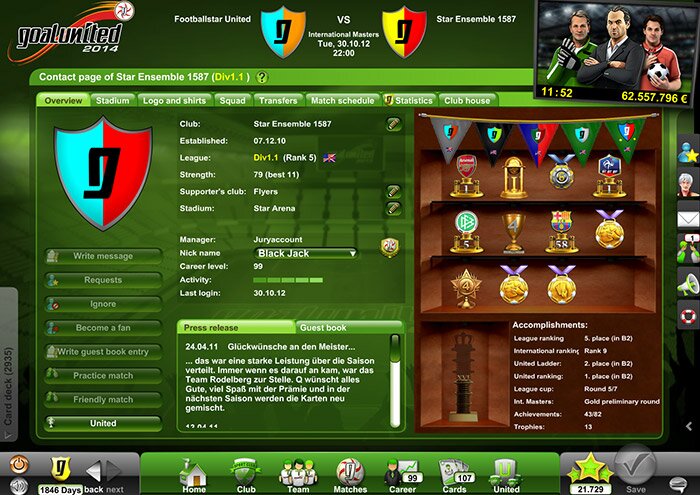
Task: Open the Matches section
Action: pyautogui.click(x=351, y=474)
